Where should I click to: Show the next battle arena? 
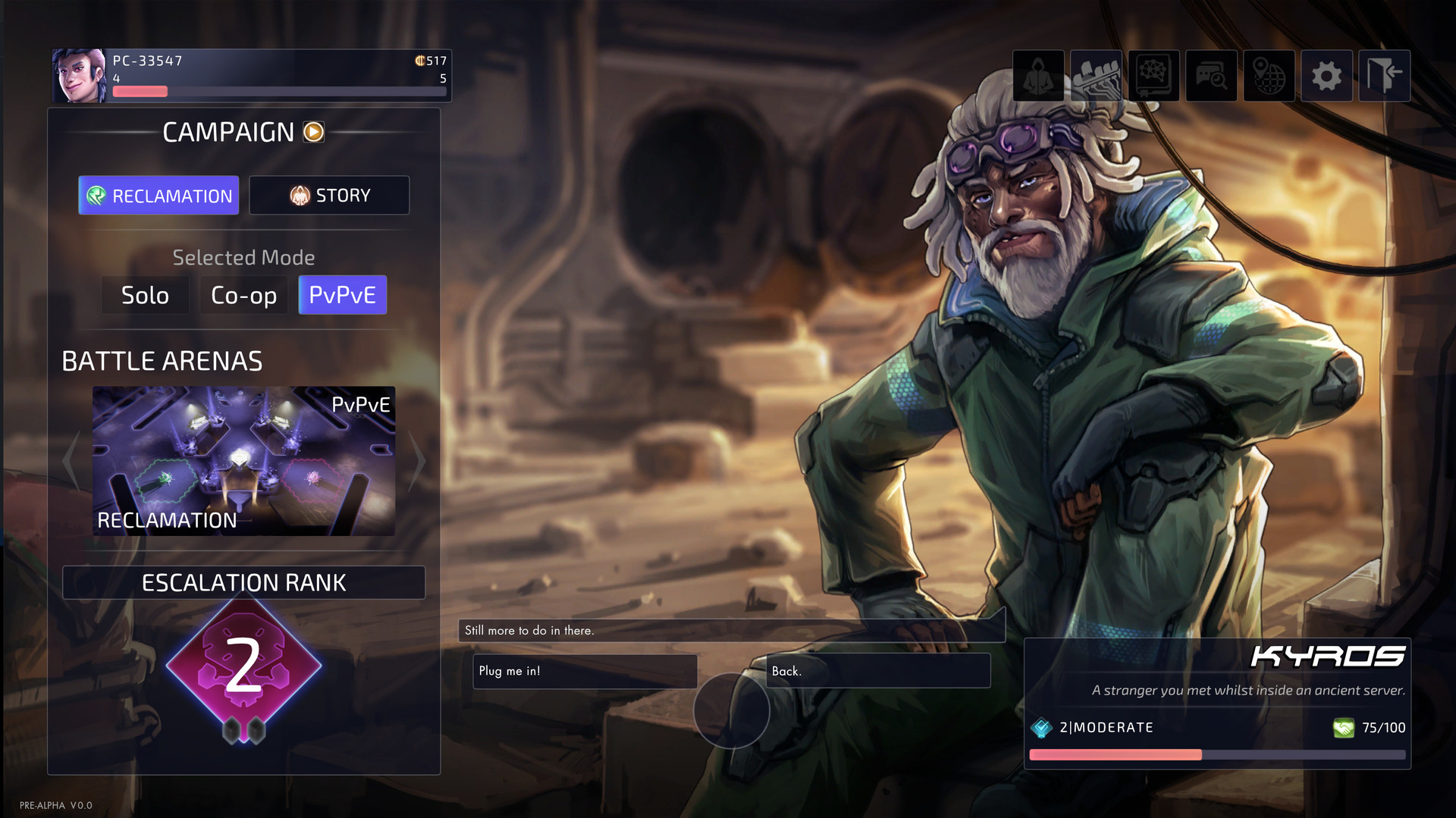tap(417, 461)
